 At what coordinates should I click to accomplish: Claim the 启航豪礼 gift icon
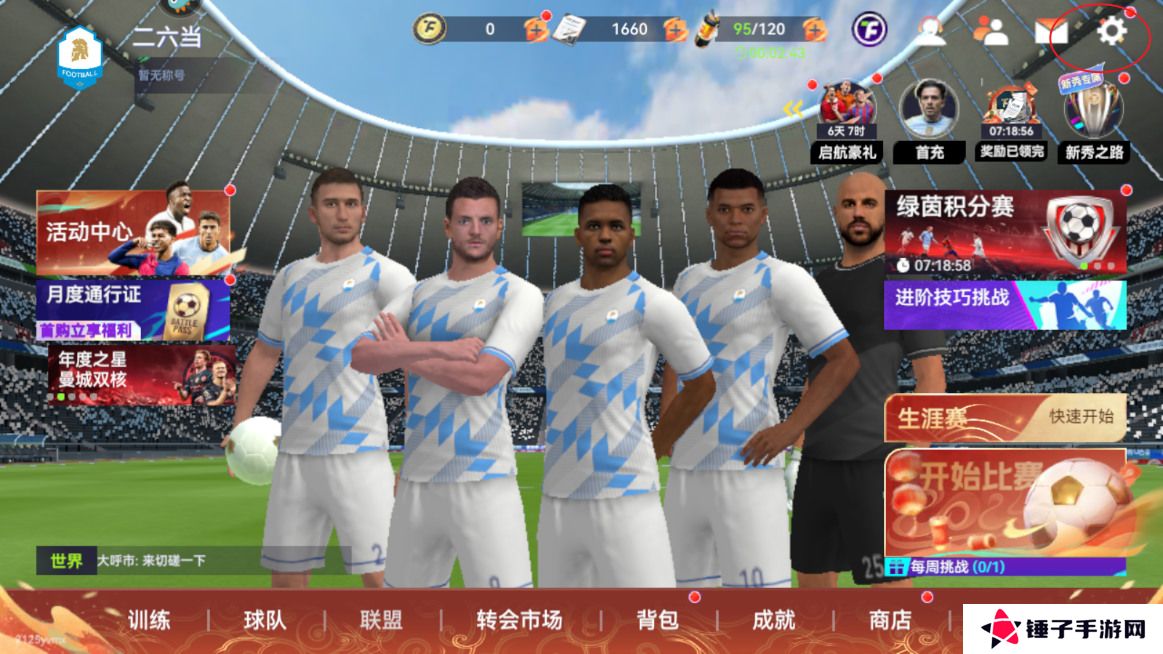(x=847, y=120)
